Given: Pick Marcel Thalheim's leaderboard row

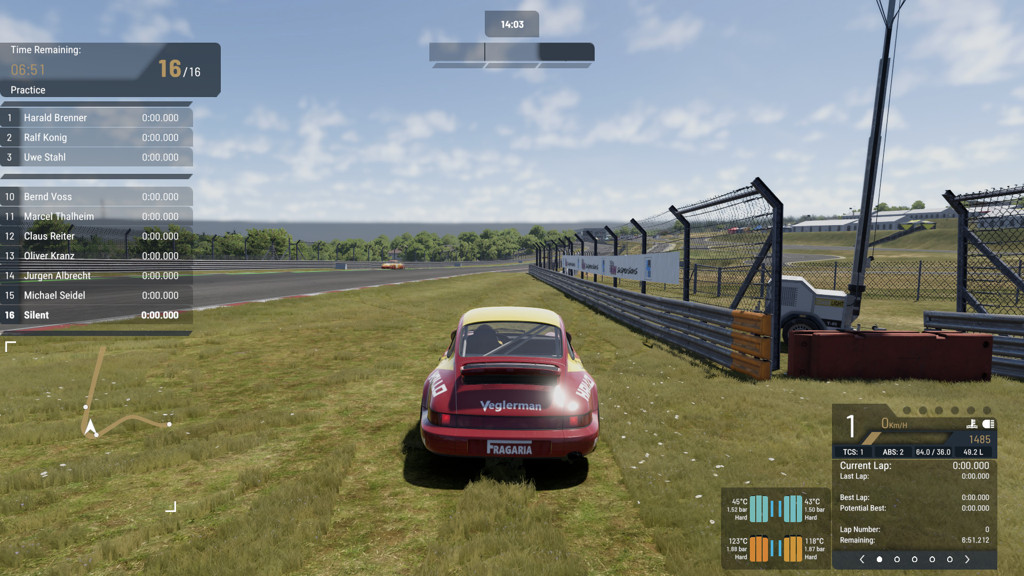Looking at the screenshot, I should (96, 217).
